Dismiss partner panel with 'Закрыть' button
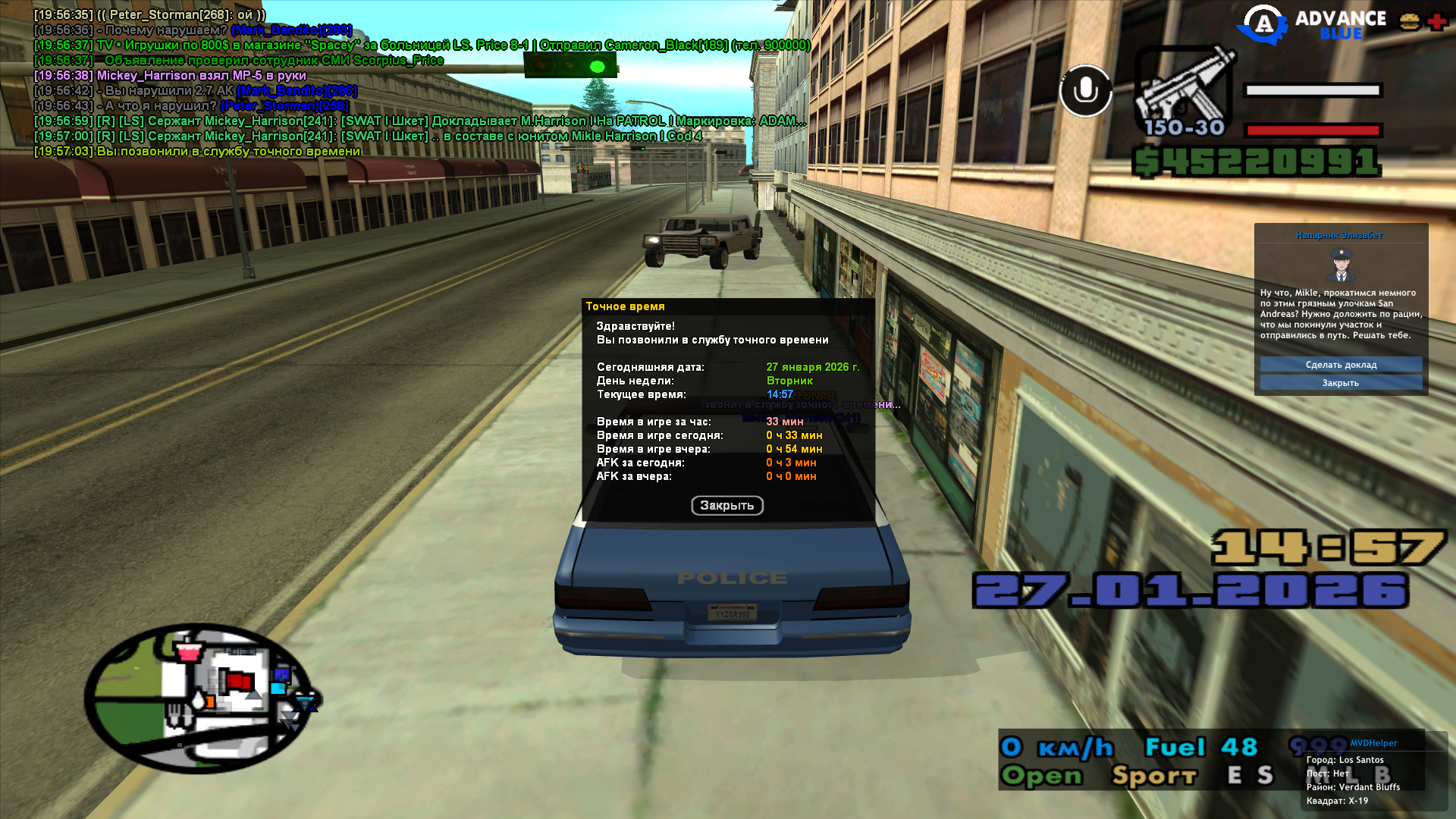Viewport: 1456px width, 819px height. click(x=1341, y=383)
